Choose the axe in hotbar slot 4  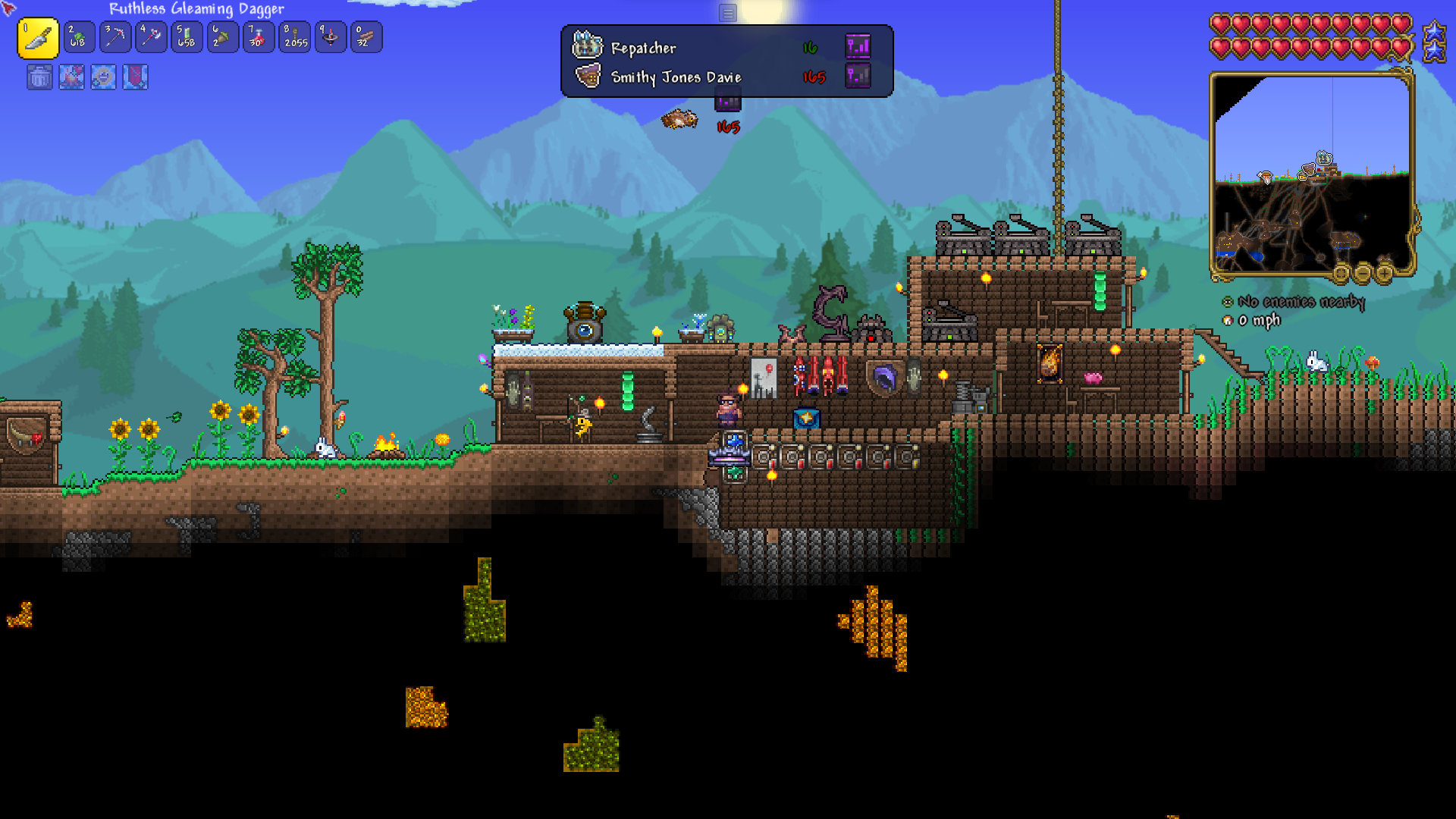[x=150, y=37]
